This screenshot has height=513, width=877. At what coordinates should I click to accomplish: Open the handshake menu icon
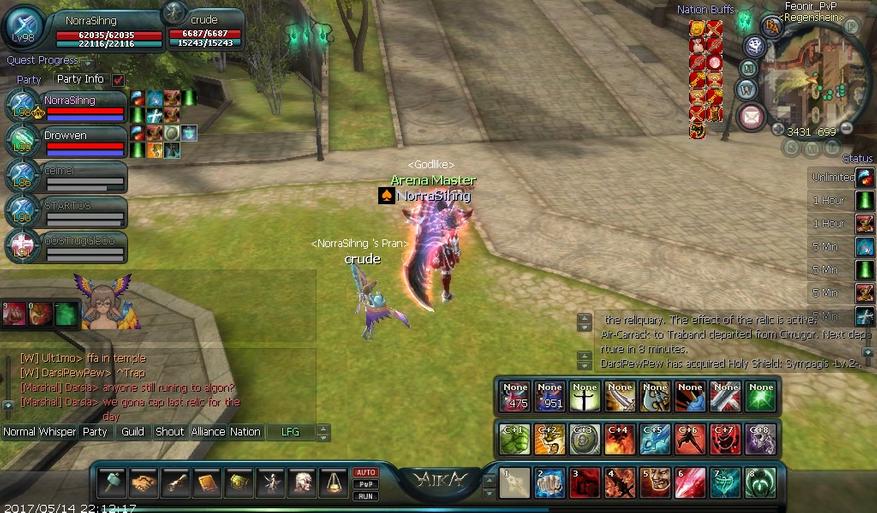point(144,484)
